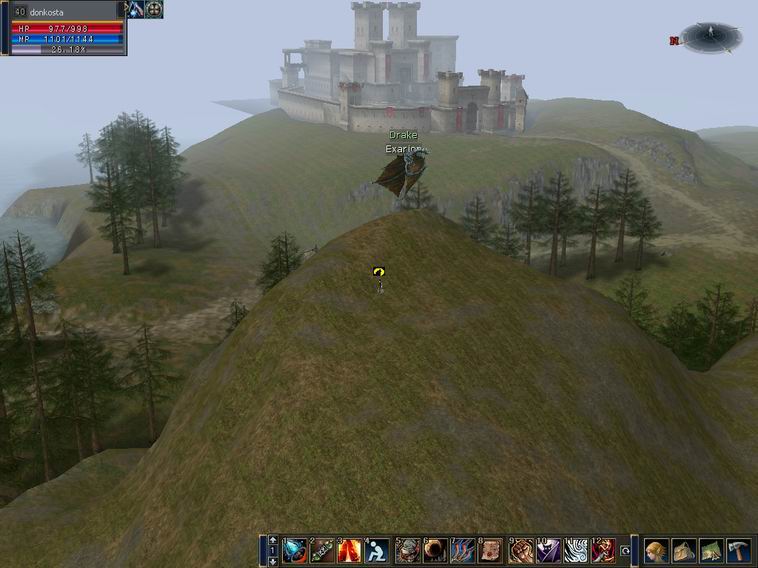758x568 pixels.
Task: Switch hotbar page with the up arrow
Action: (273, 540)
